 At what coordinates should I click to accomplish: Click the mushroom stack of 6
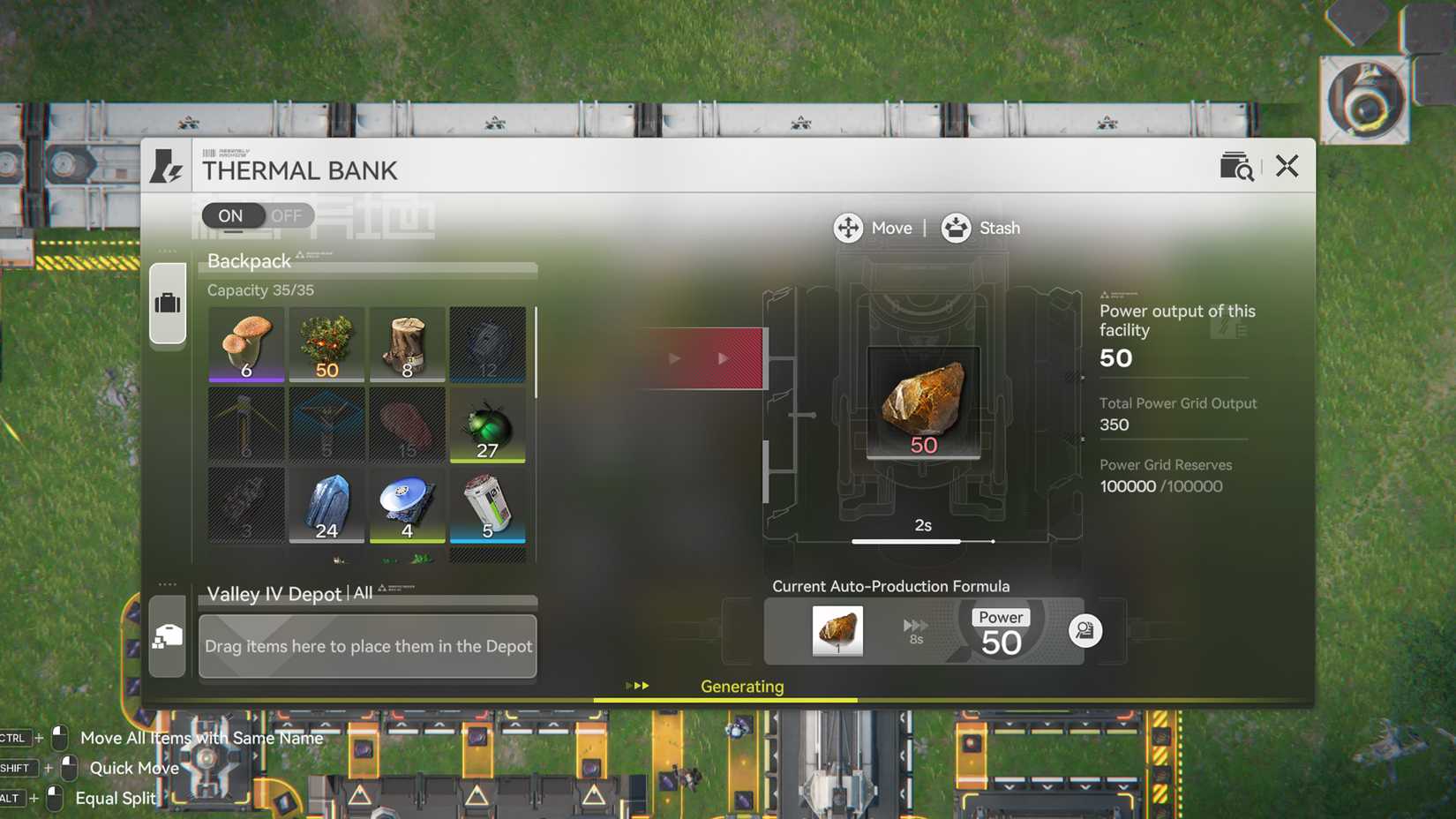click(x=245, y=344)
